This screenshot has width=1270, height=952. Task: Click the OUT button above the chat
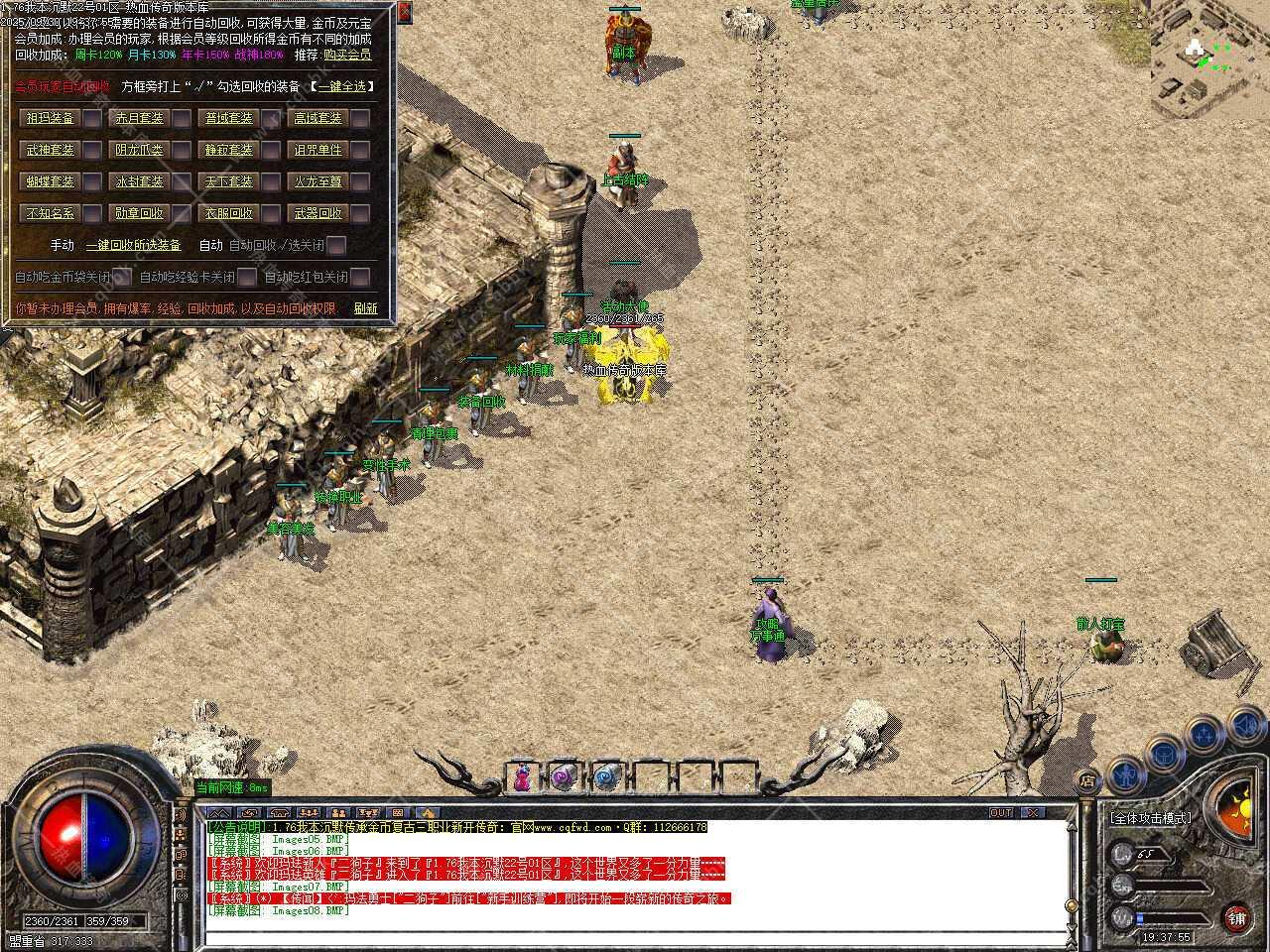1001,812
